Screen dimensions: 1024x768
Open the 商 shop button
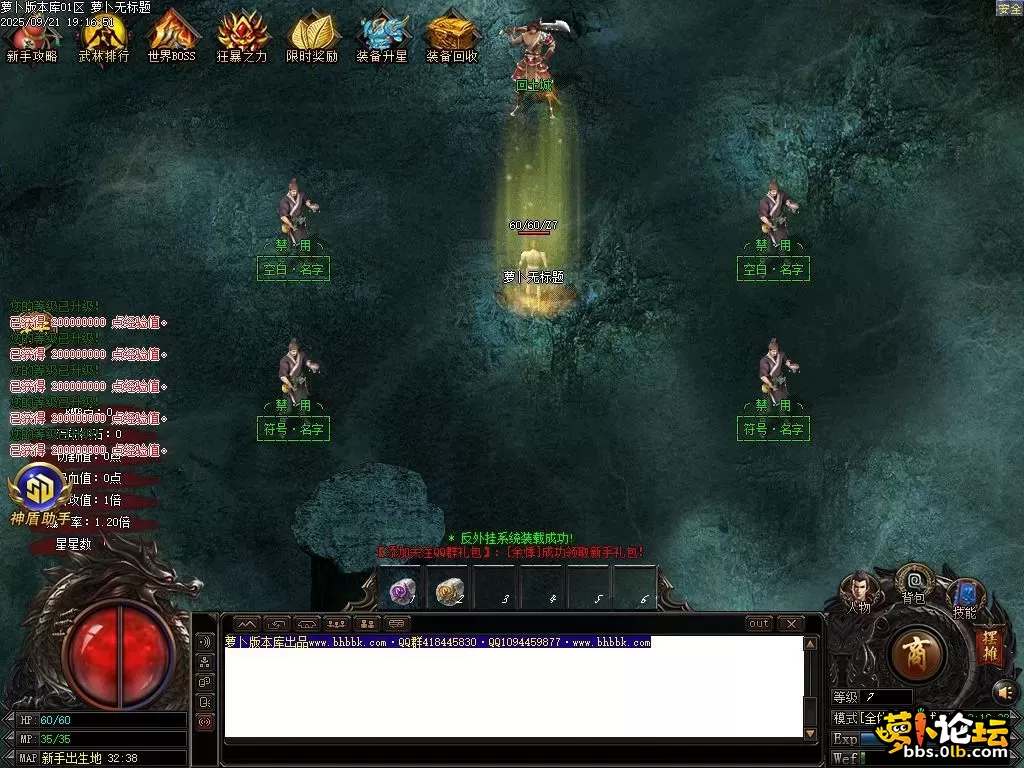[916, 656]
